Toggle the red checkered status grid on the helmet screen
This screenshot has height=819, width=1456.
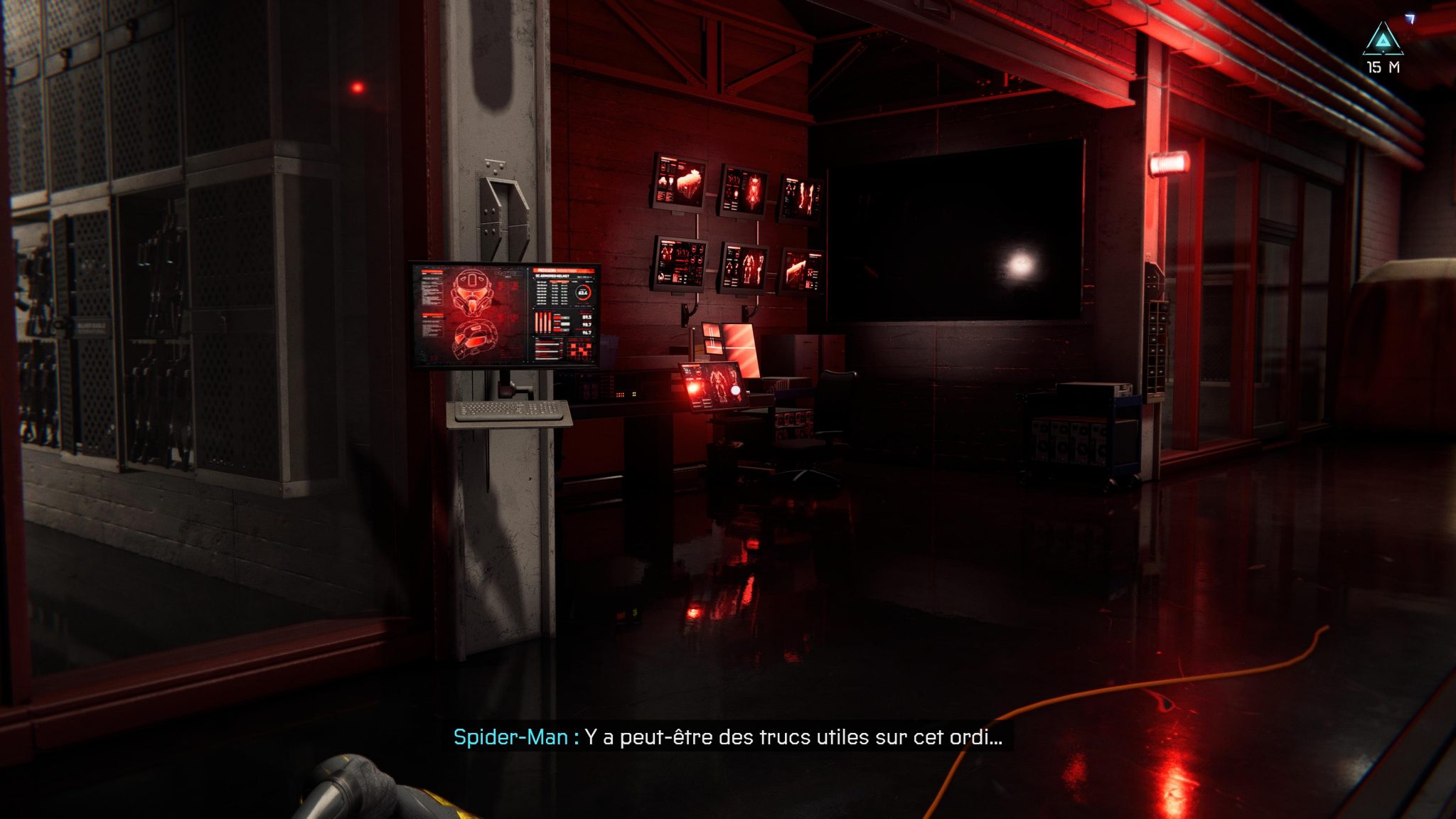[580, 348]
